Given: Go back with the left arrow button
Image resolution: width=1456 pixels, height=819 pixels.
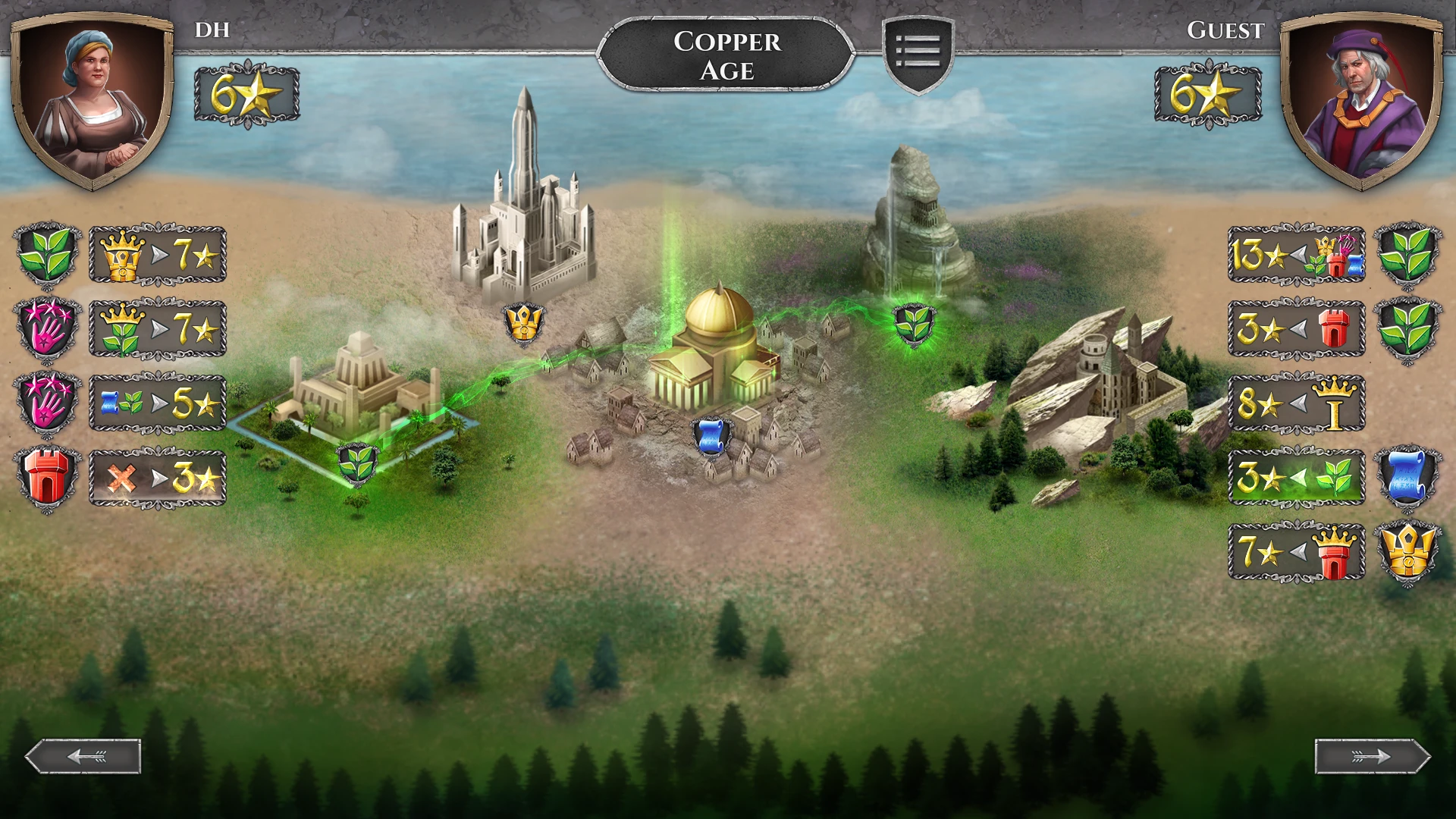Looking at the screenshot, I should pyautogui.click(x=83, y=756).
